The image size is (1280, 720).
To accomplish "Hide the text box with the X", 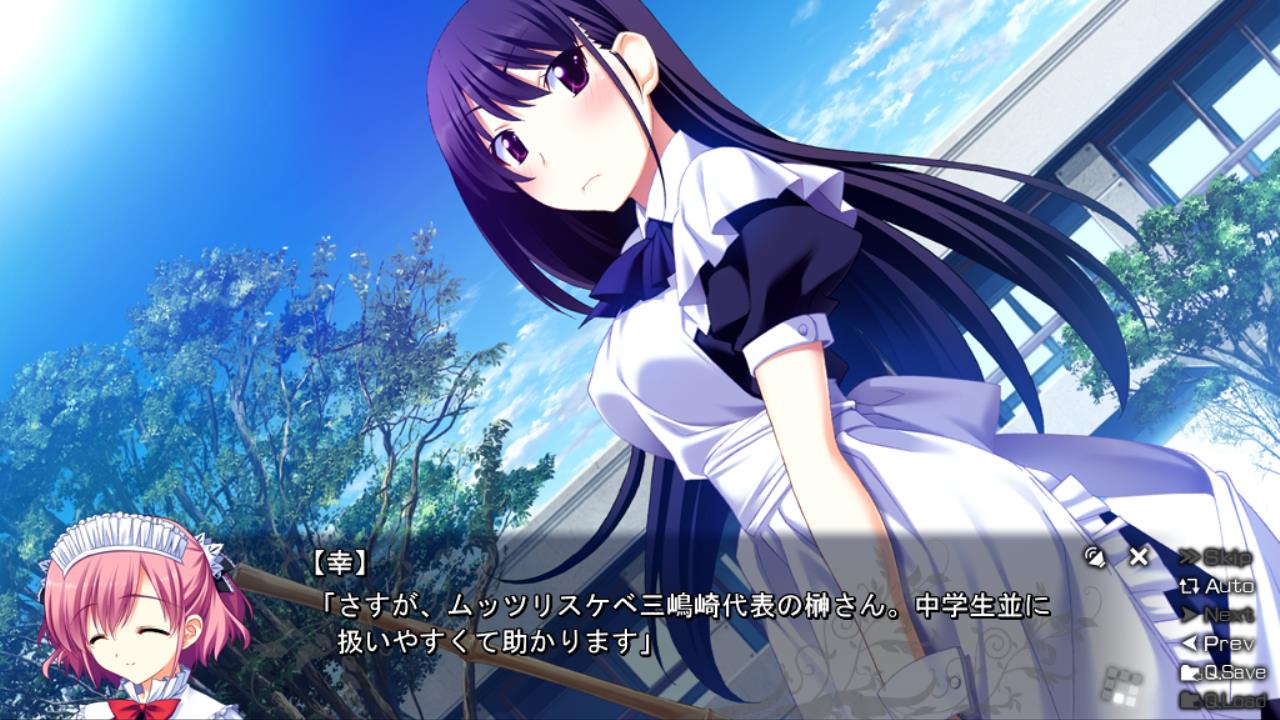I will click(x=1138, y=557).
